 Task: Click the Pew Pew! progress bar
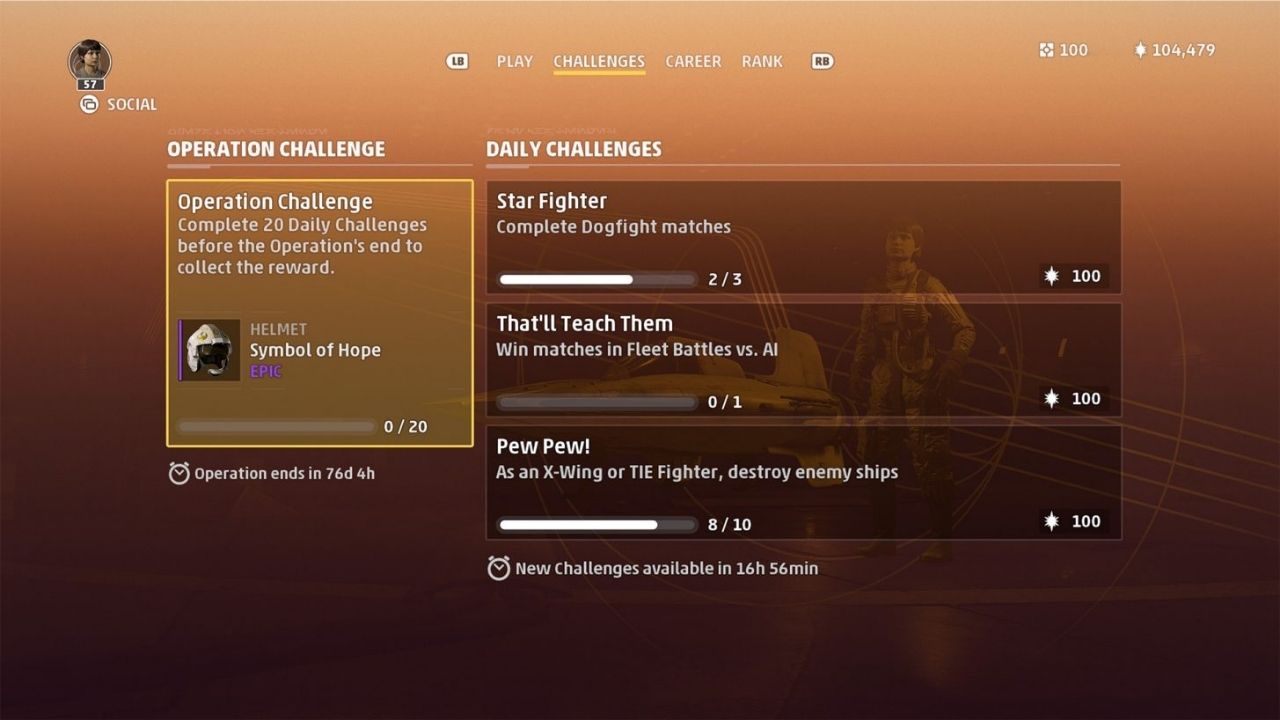597,524
